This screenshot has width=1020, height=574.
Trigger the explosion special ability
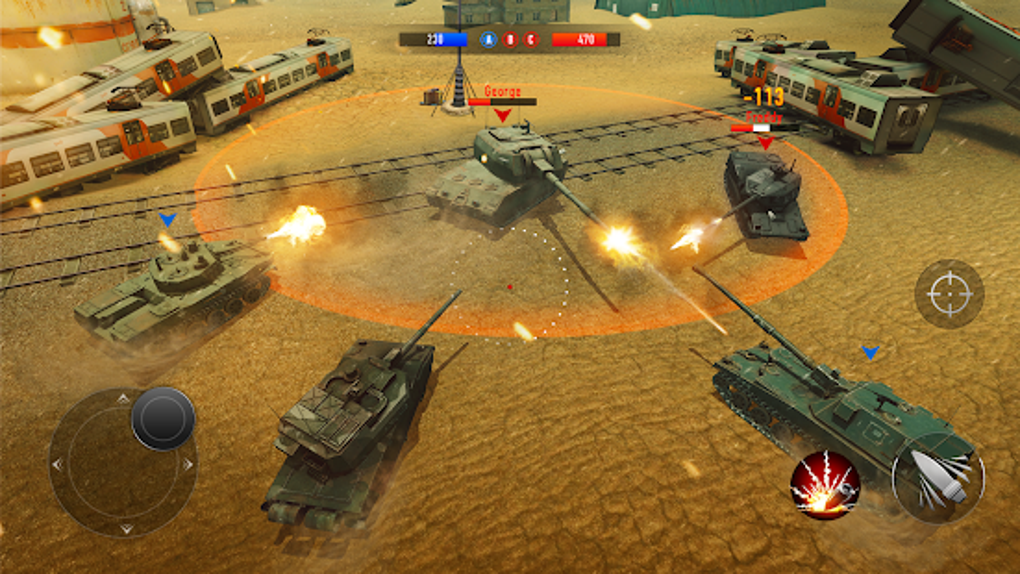click(825, 485)
